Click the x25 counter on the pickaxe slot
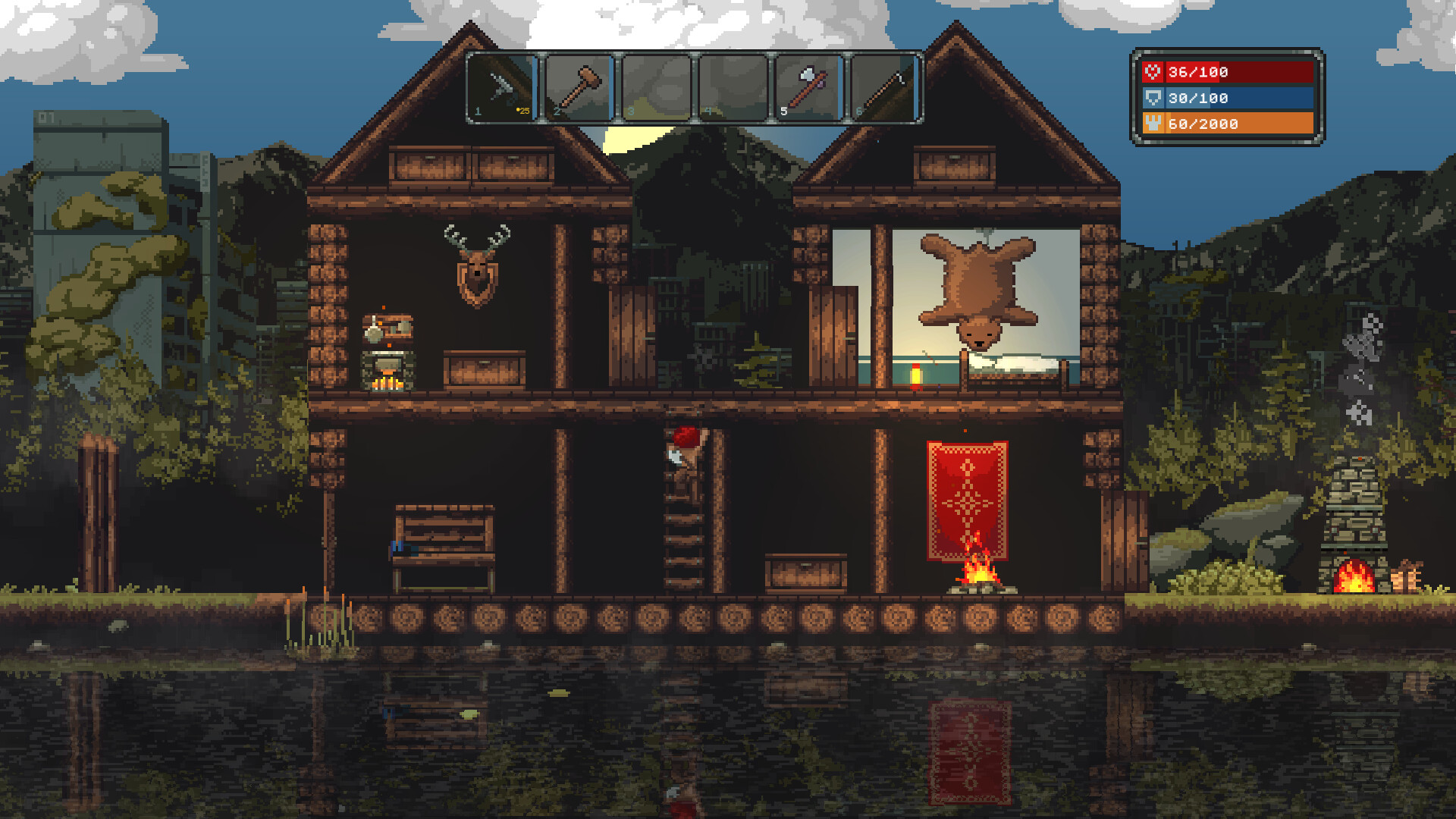 (x=522, y=109)
